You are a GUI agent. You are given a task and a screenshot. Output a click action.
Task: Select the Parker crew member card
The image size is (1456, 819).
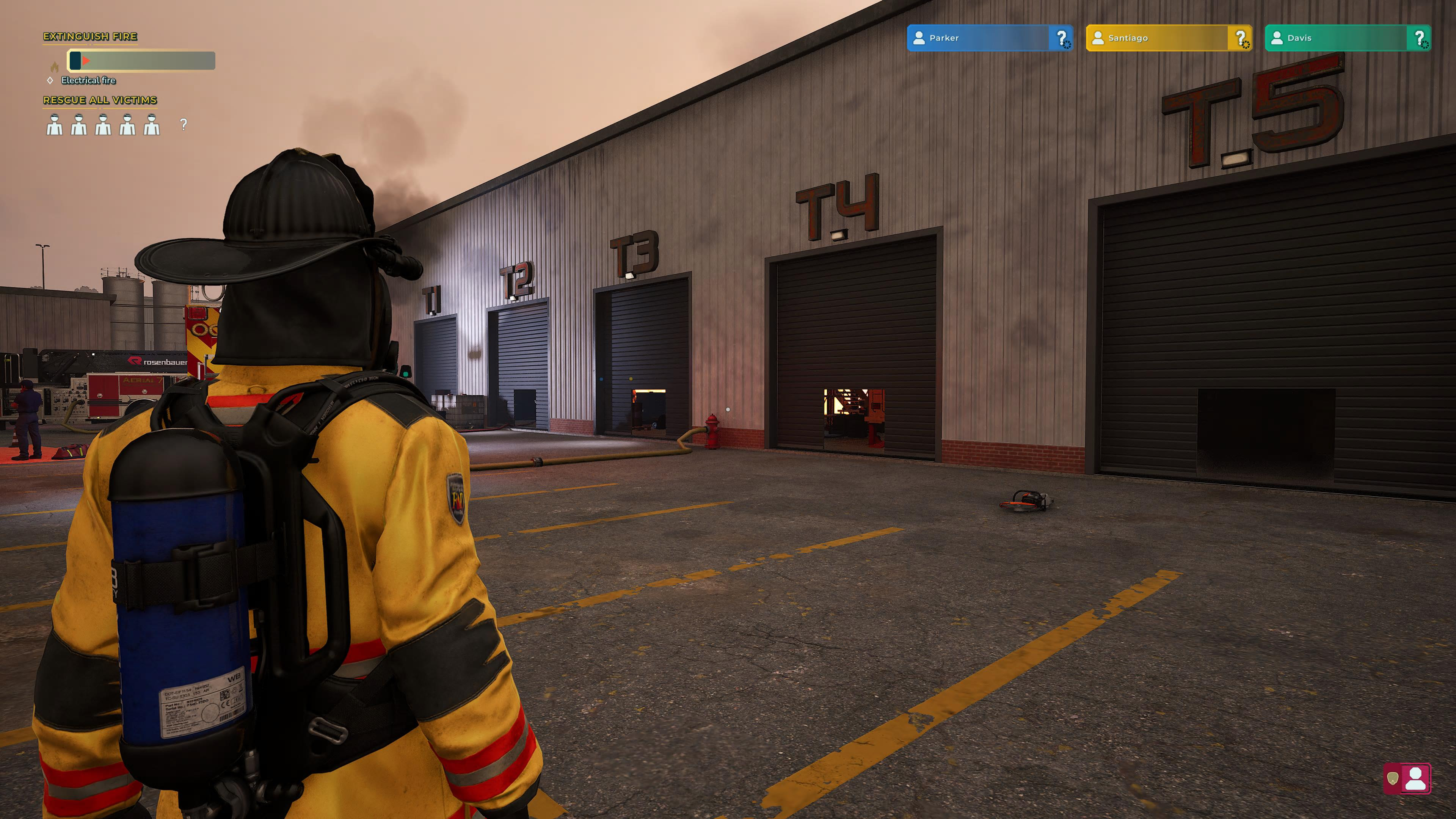(989, 38)
